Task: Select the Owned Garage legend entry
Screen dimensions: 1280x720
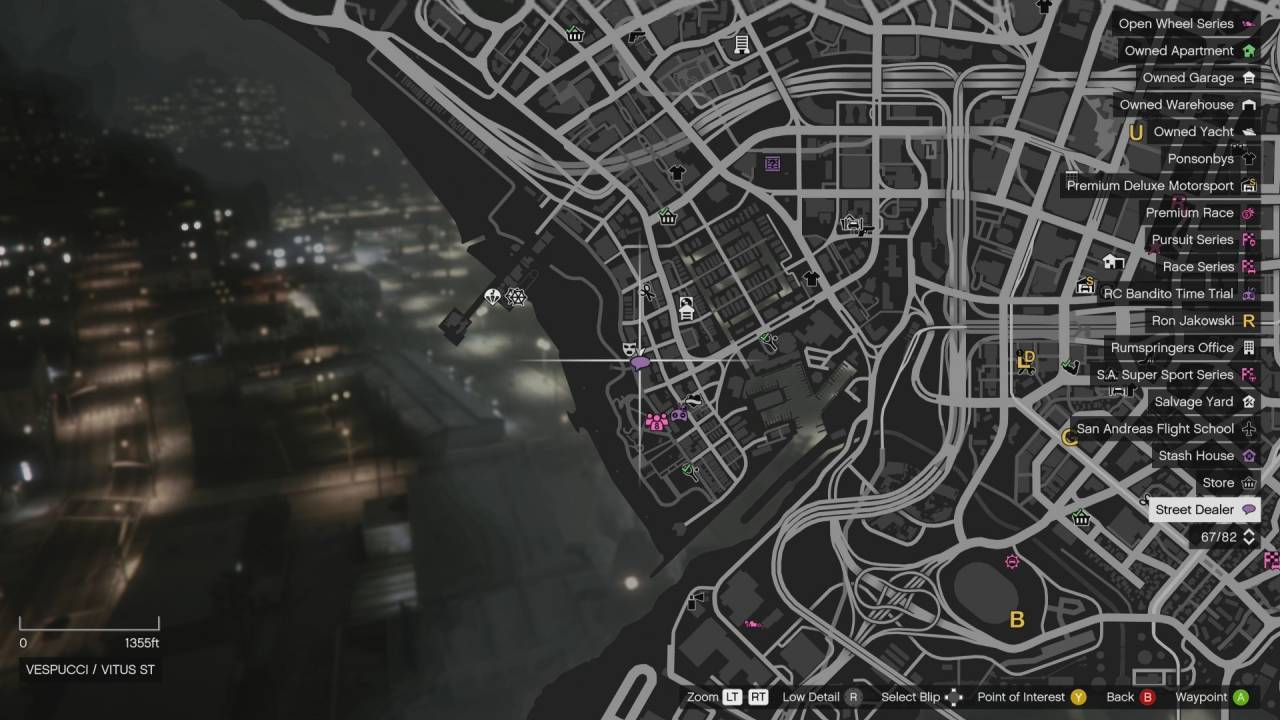Action: pos(1198,78)
